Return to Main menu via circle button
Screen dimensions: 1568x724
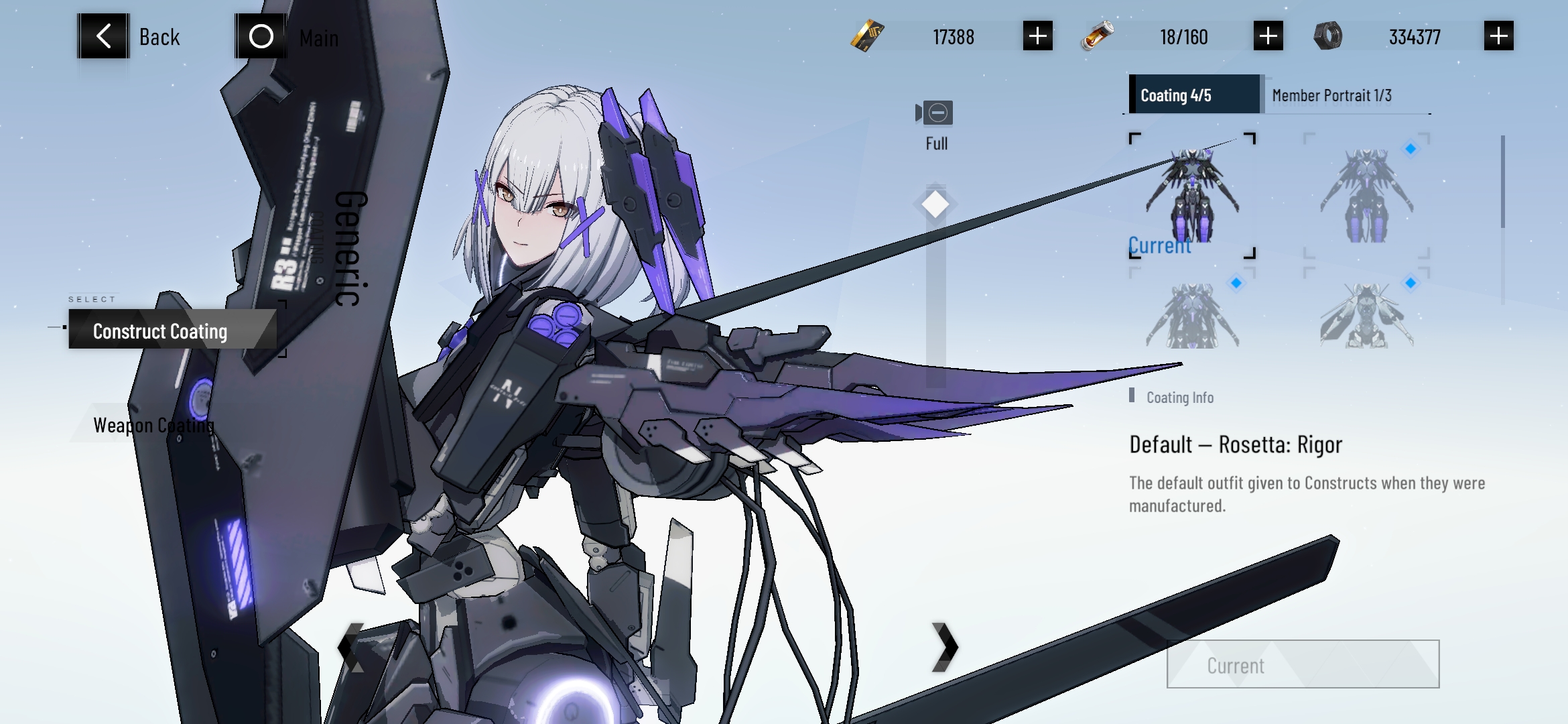(x=261, y=36)
